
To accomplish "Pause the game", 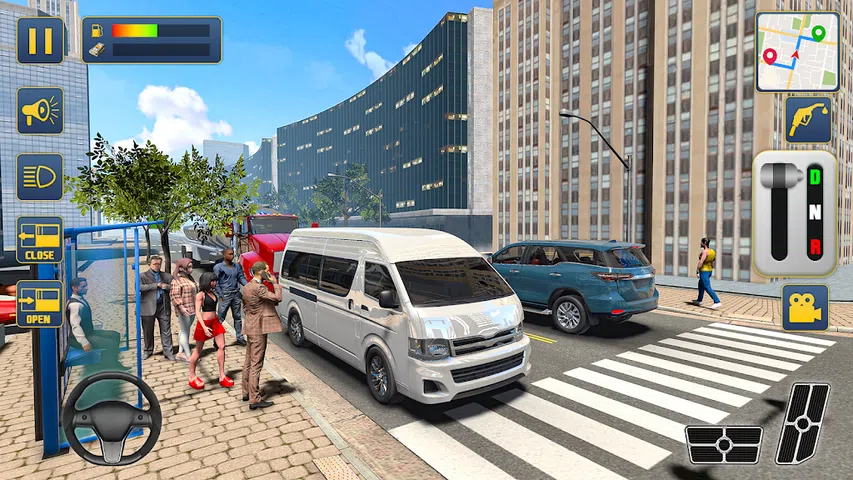I will 40,40.
